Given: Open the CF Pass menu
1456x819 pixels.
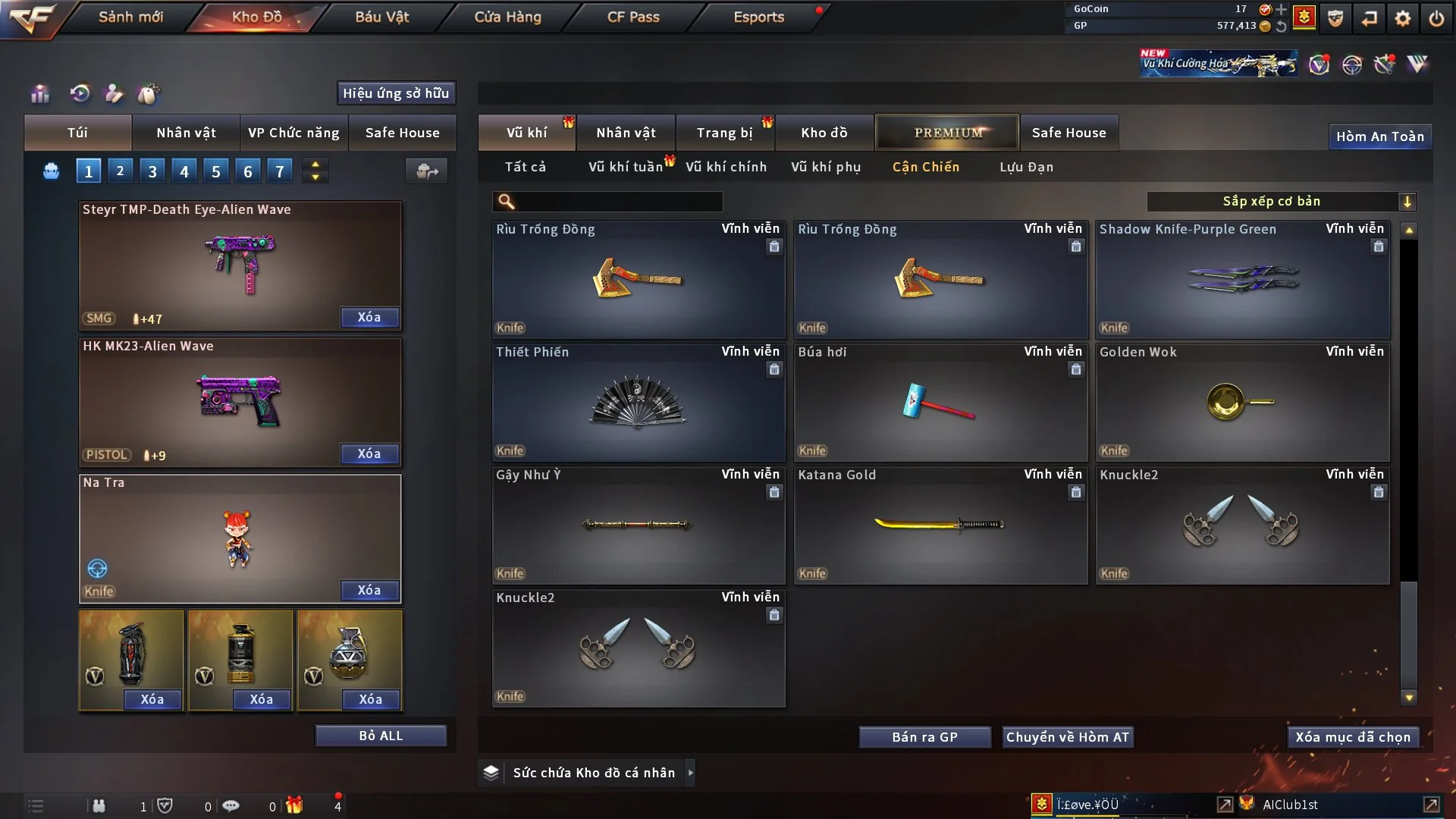Looking at the screenshot, I should coord(633,17).
